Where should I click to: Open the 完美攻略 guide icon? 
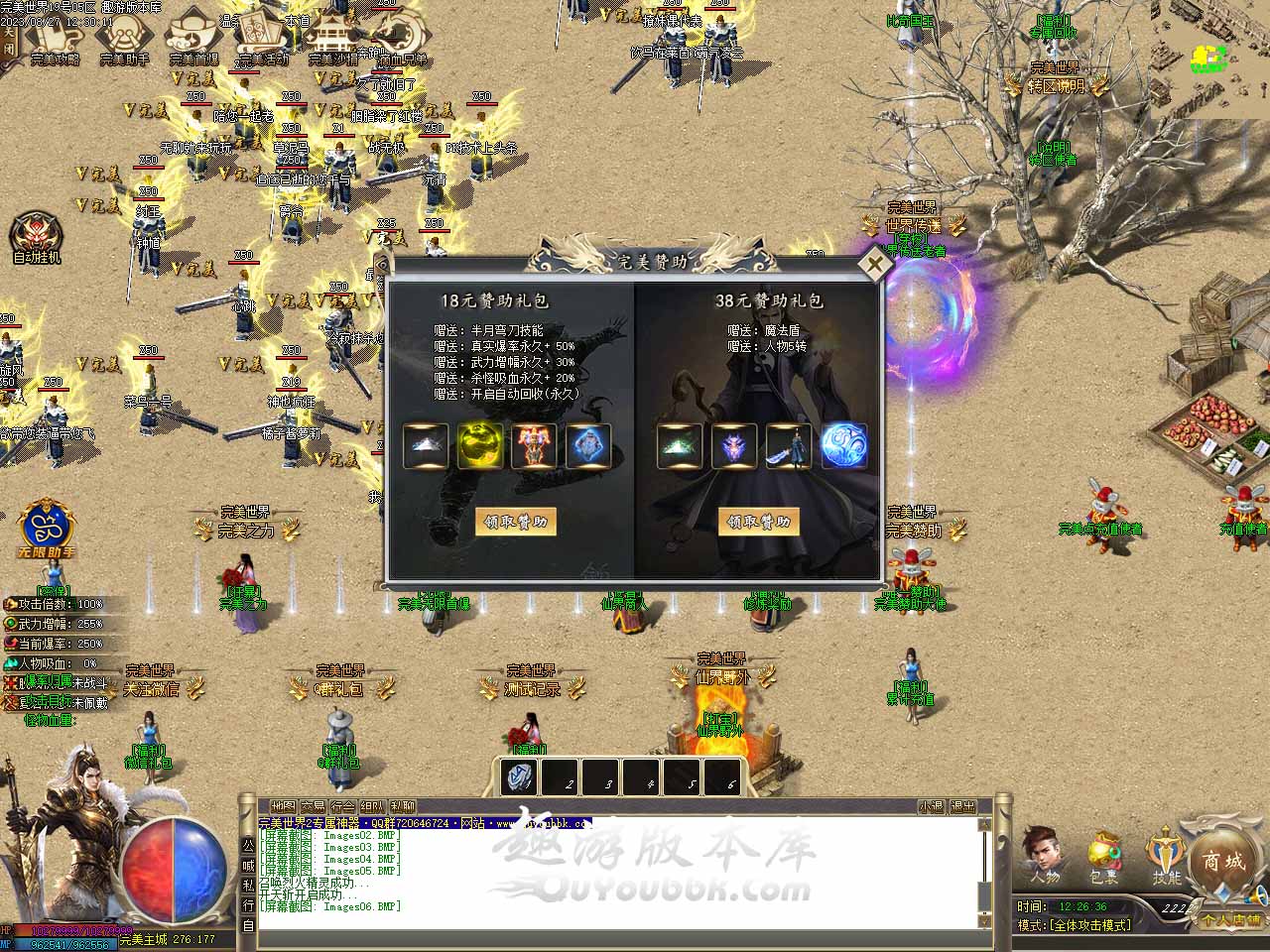click(x=55, y=40)
